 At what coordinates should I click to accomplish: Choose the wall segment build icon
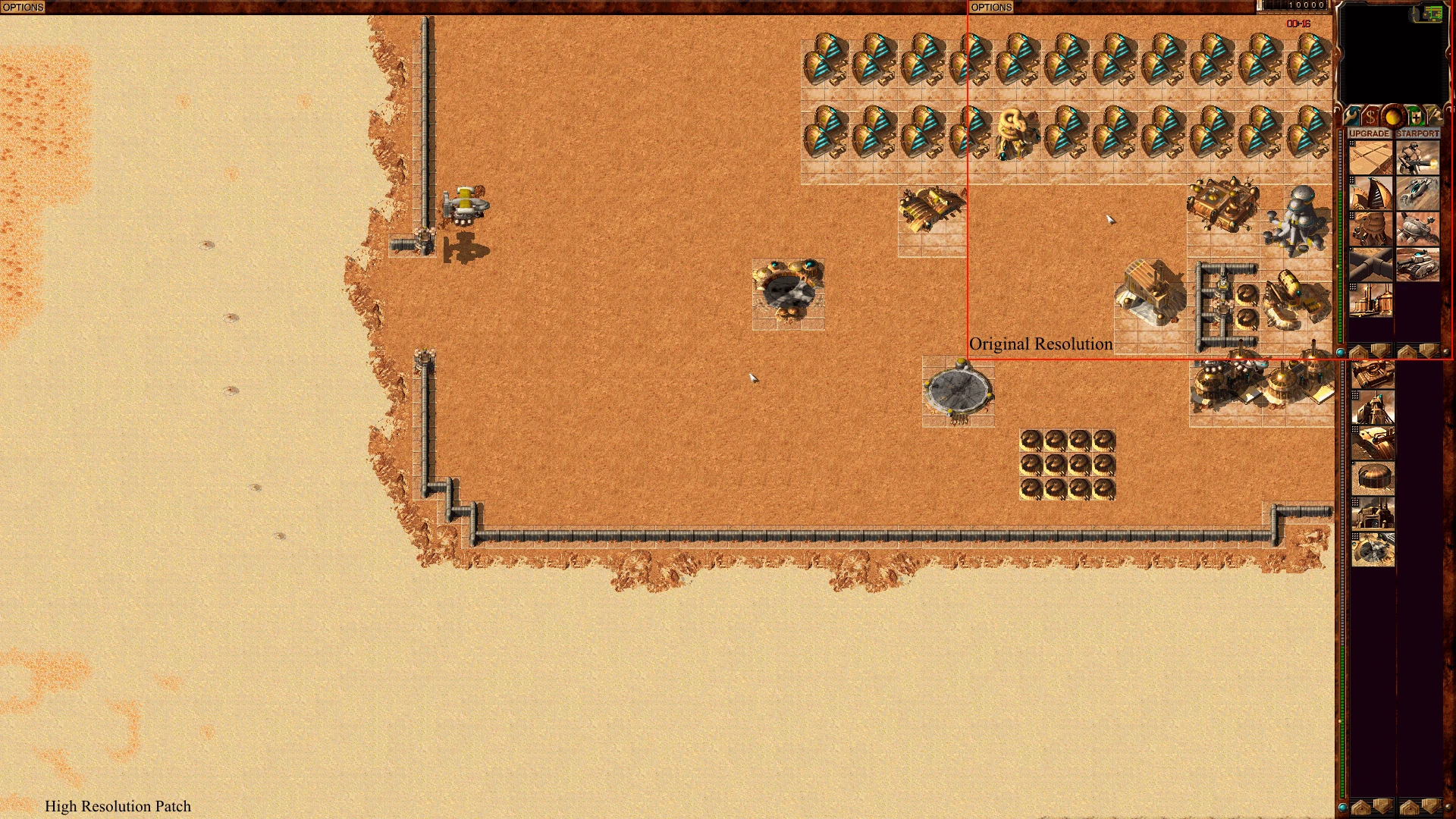point(1372,265)
